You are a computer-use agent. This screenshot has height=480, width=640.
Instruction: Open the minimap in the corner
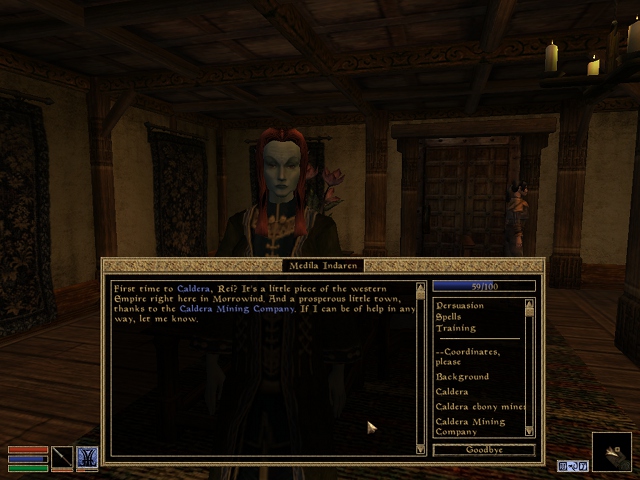(612, 452)
